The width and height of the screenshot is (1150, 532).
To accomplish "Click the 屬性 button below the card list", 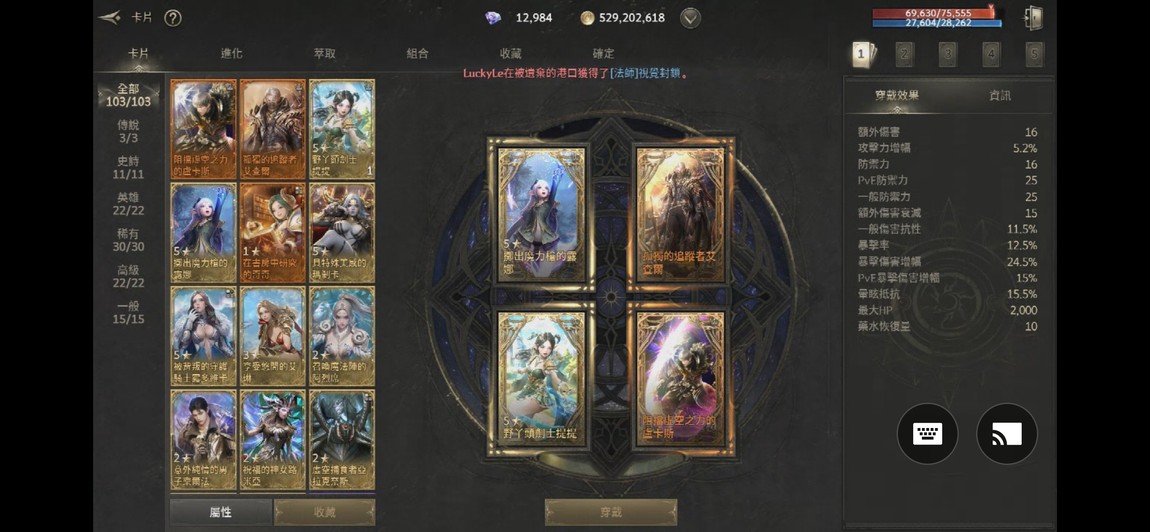I will point(221,512).
